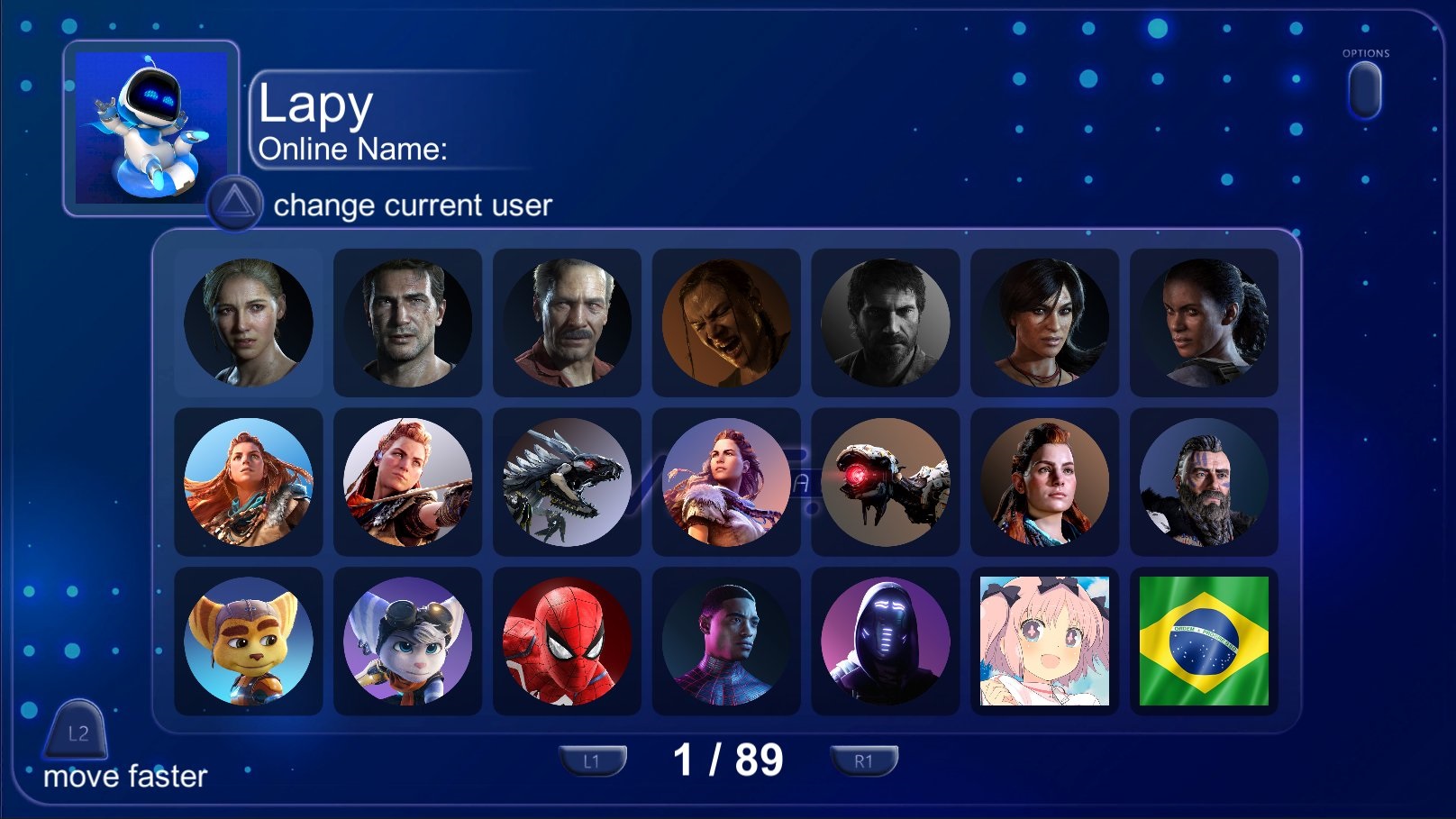The image size is (1456, 819).
Task: Pick the red Spider-Man mask avatar
Action: point(567,642)
